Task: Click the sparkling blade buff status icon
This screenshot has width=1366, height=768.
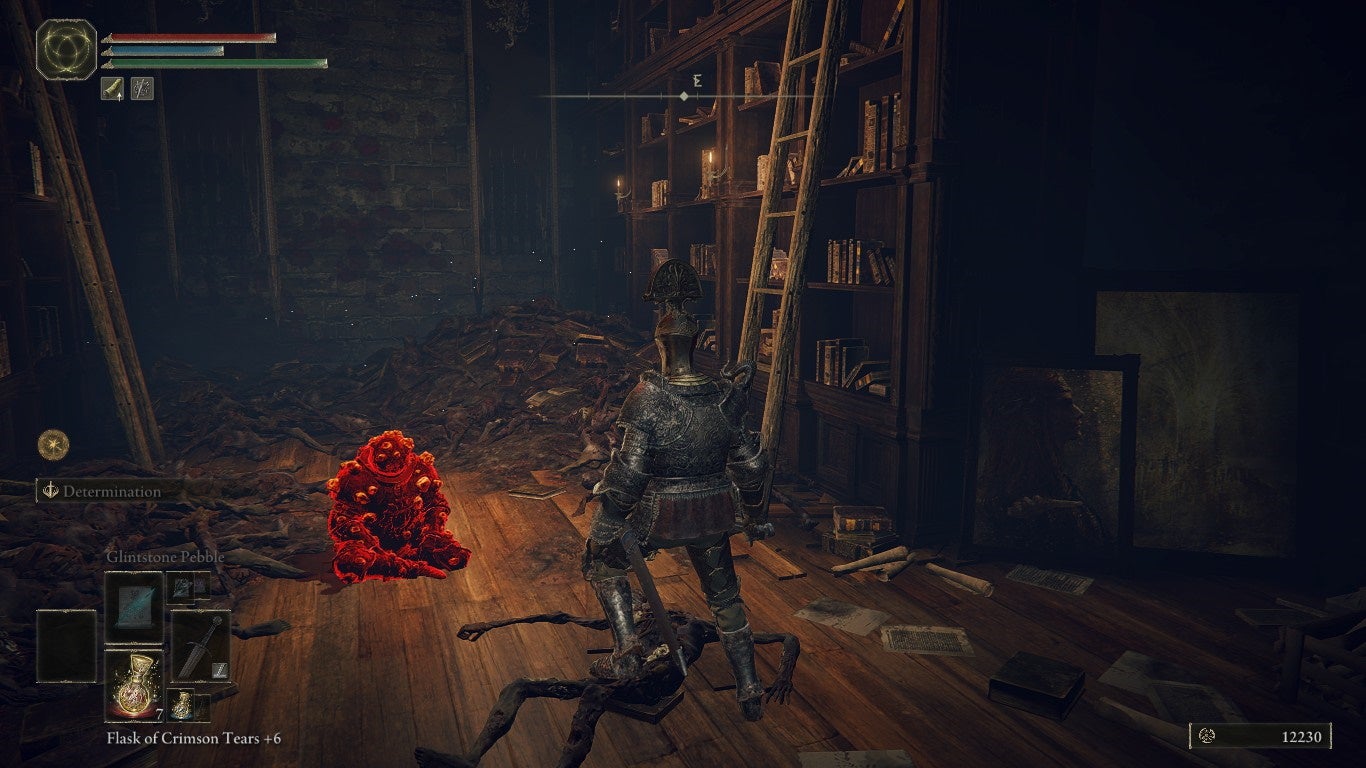Action: (x=142, y=89)
